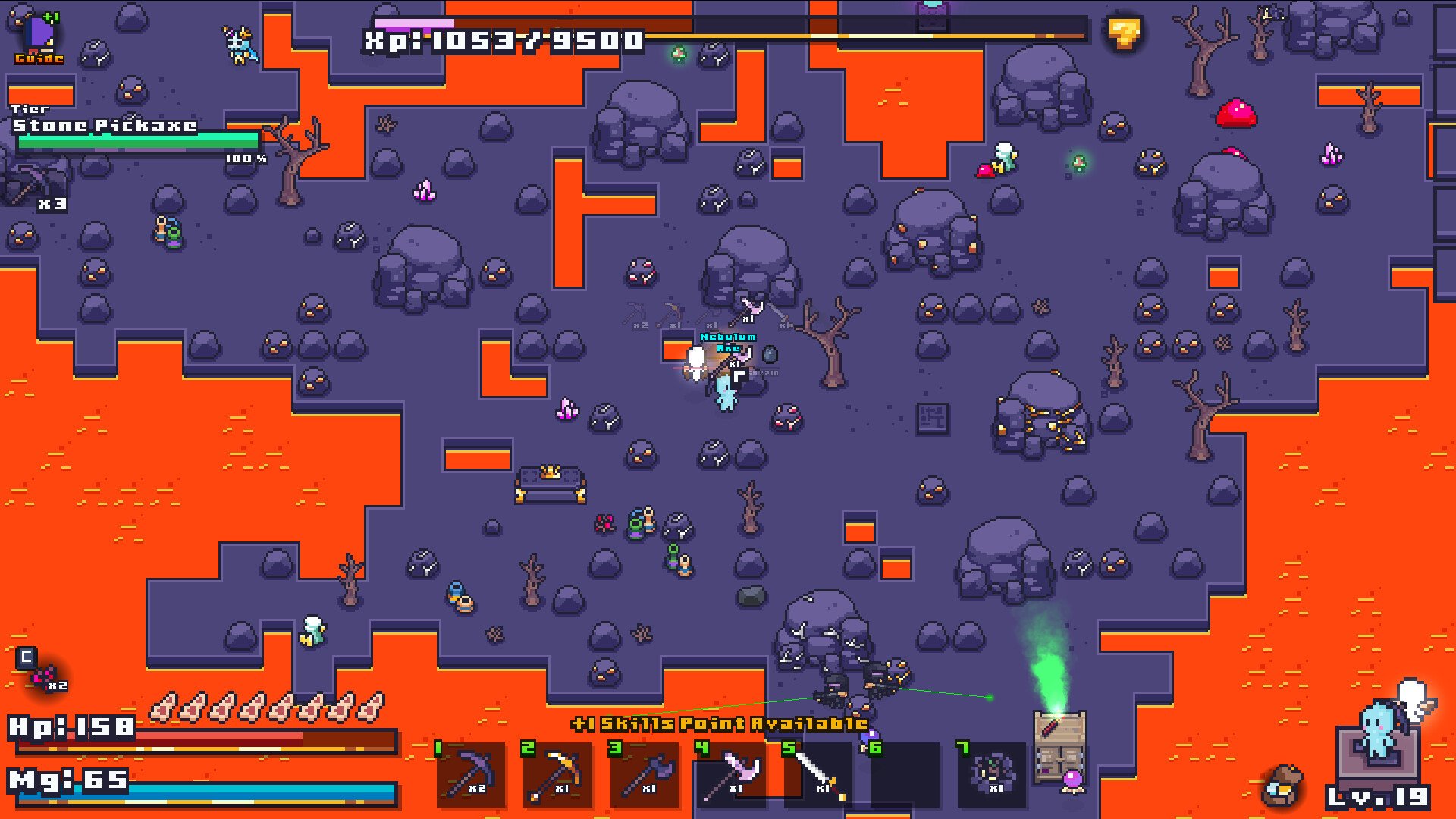Screen dimensions: 1456x819
Task: Click the golden question mark icon
Action: pyautogui.click(x=1123, y=33)
